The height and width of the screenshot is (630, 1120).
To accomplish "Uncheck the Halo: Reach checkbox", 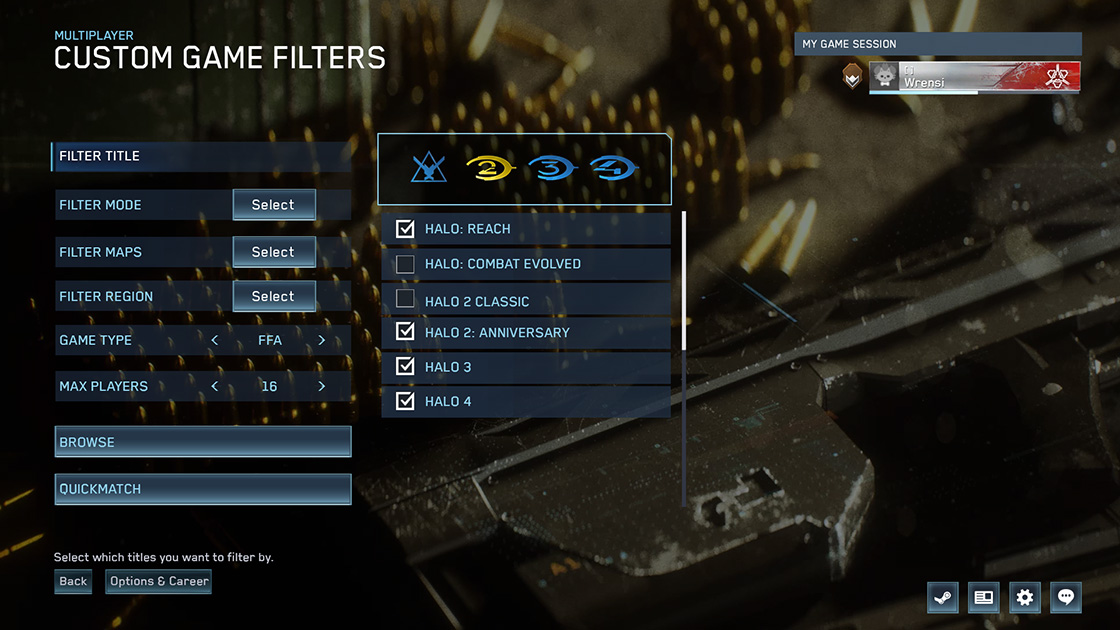I will [x=405, y=229].
